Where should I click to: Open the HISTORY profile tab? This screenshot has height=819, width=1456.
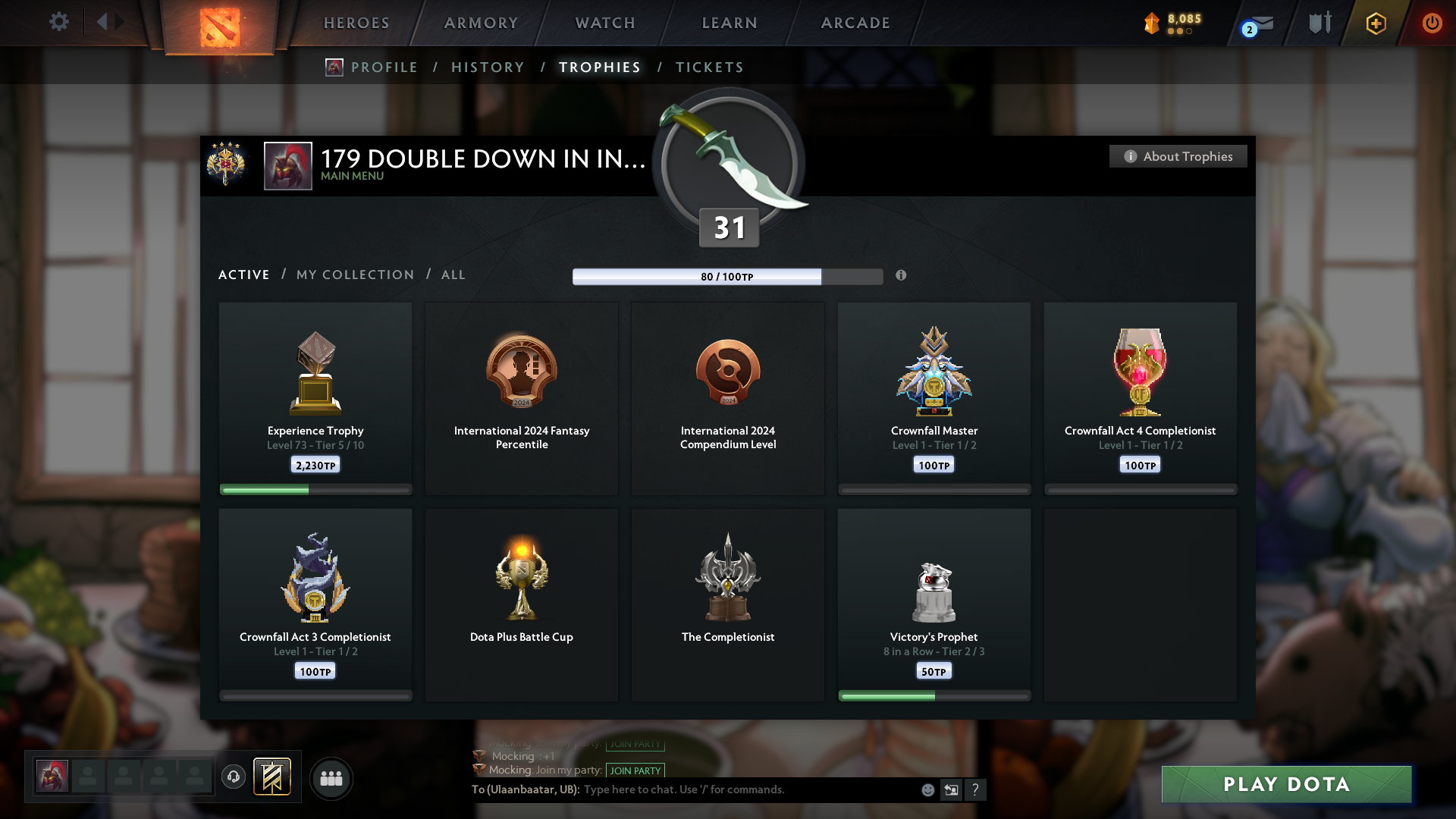coord(488,67)
